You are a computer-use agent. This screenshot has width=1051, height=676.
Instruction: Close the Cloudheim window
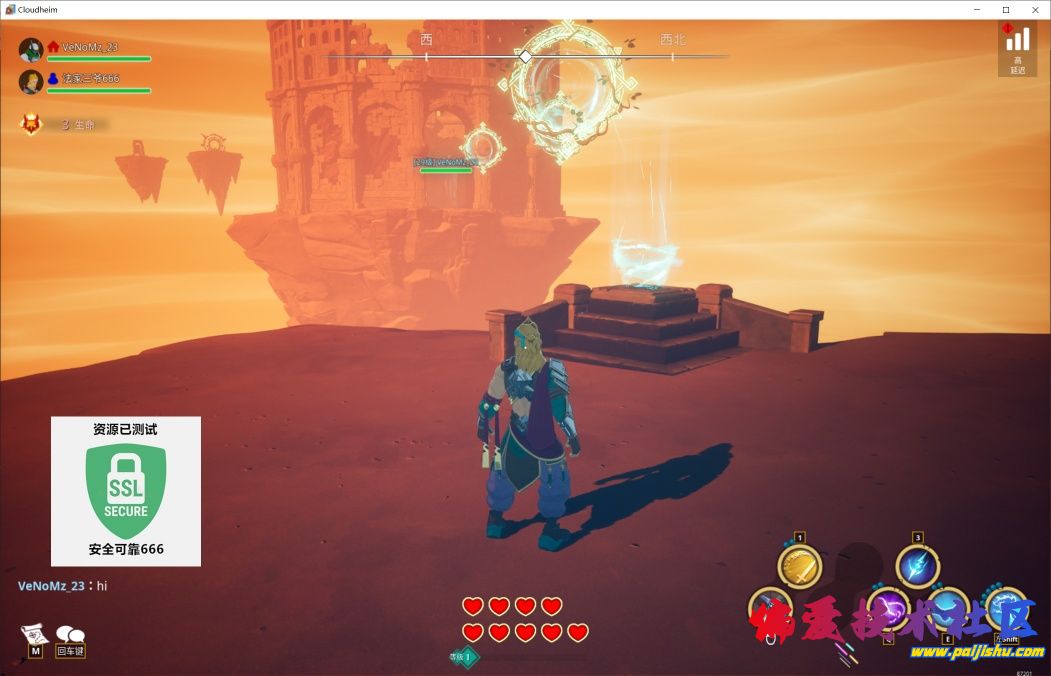pos(1034,9)
